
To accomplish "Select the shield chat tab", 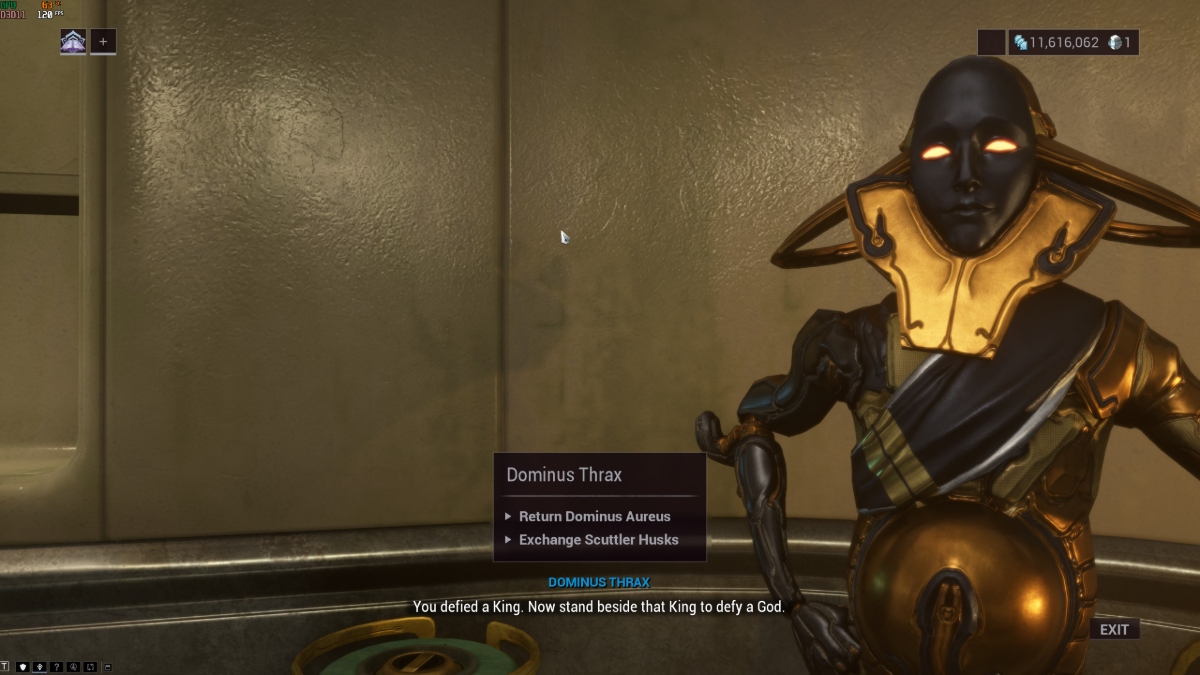I will coord(22,666).
